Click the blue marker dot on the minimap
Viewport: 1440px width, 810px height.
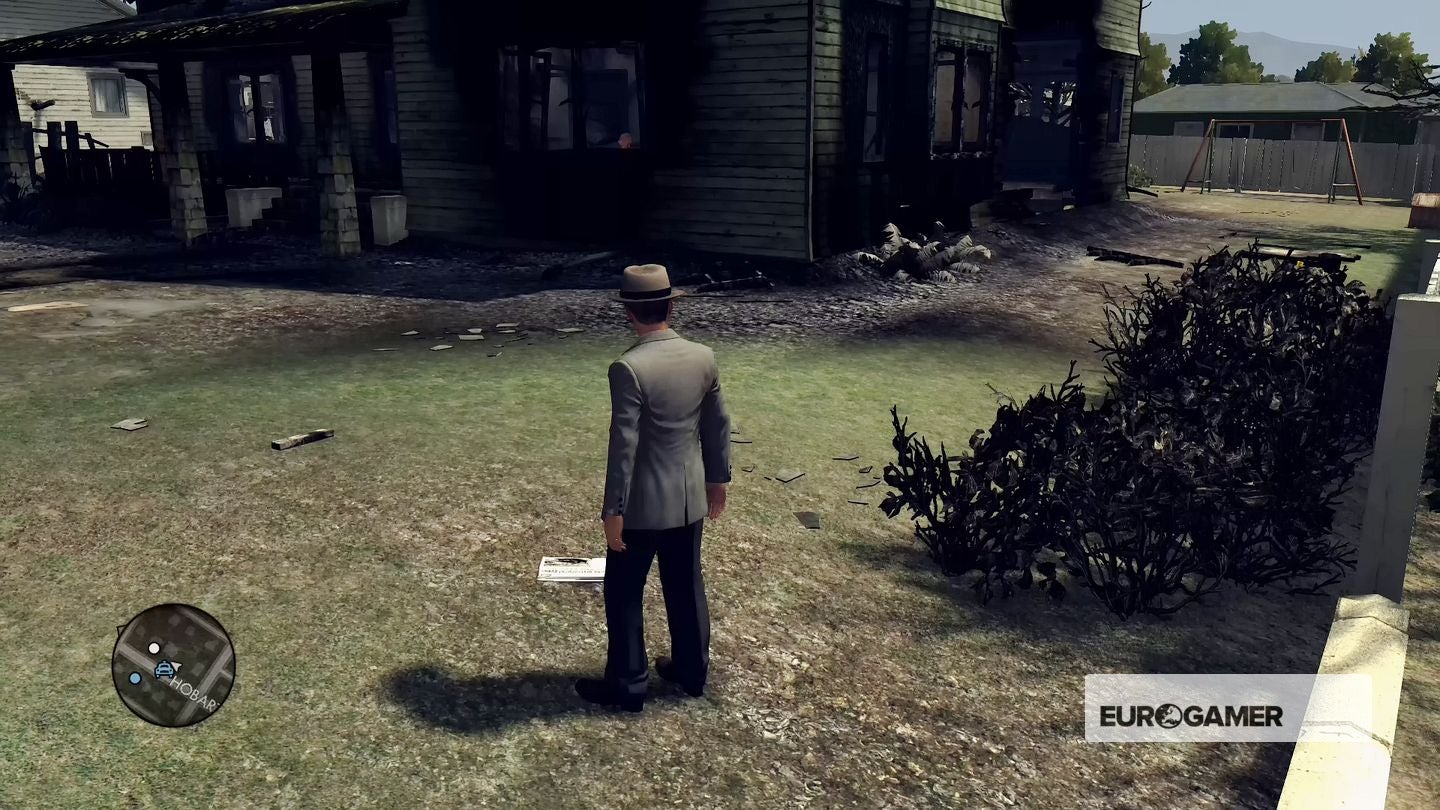pyautogui.click(x=135, y=678)
